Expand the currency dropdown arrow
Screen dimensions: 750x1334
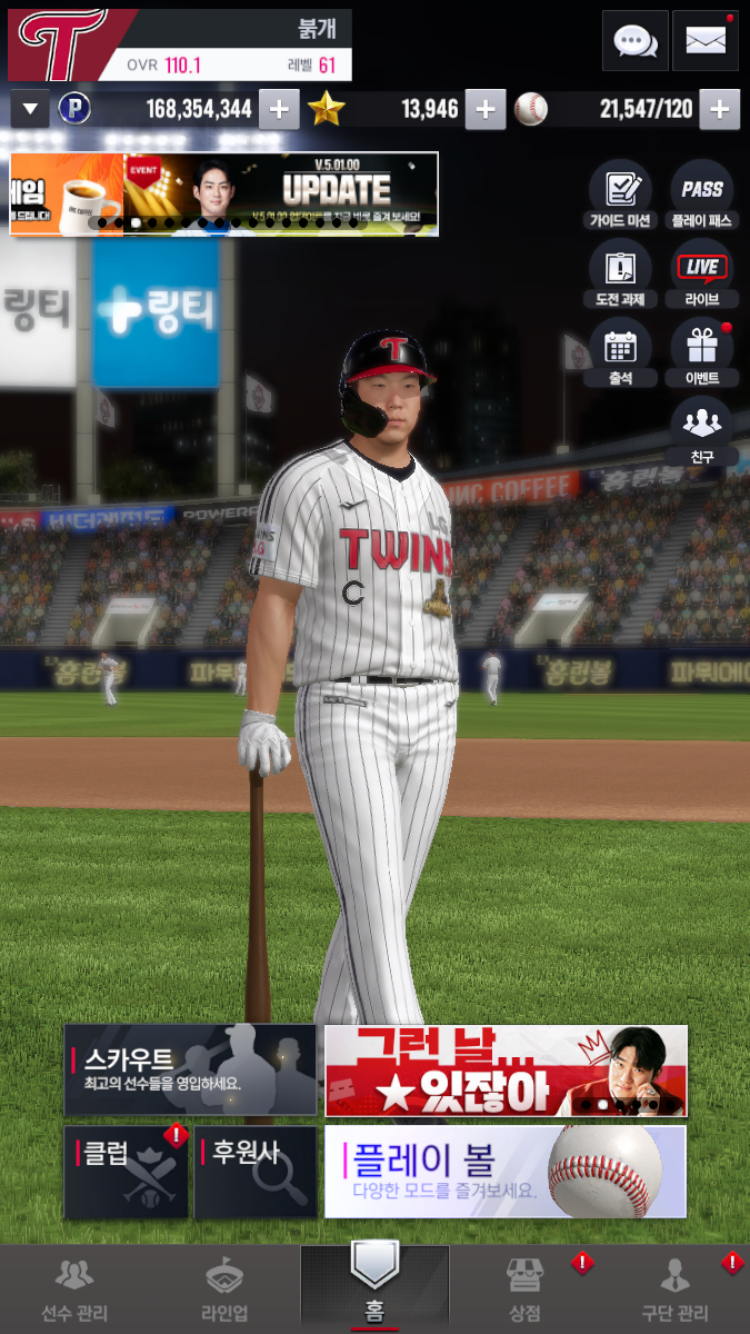[30, 109]
